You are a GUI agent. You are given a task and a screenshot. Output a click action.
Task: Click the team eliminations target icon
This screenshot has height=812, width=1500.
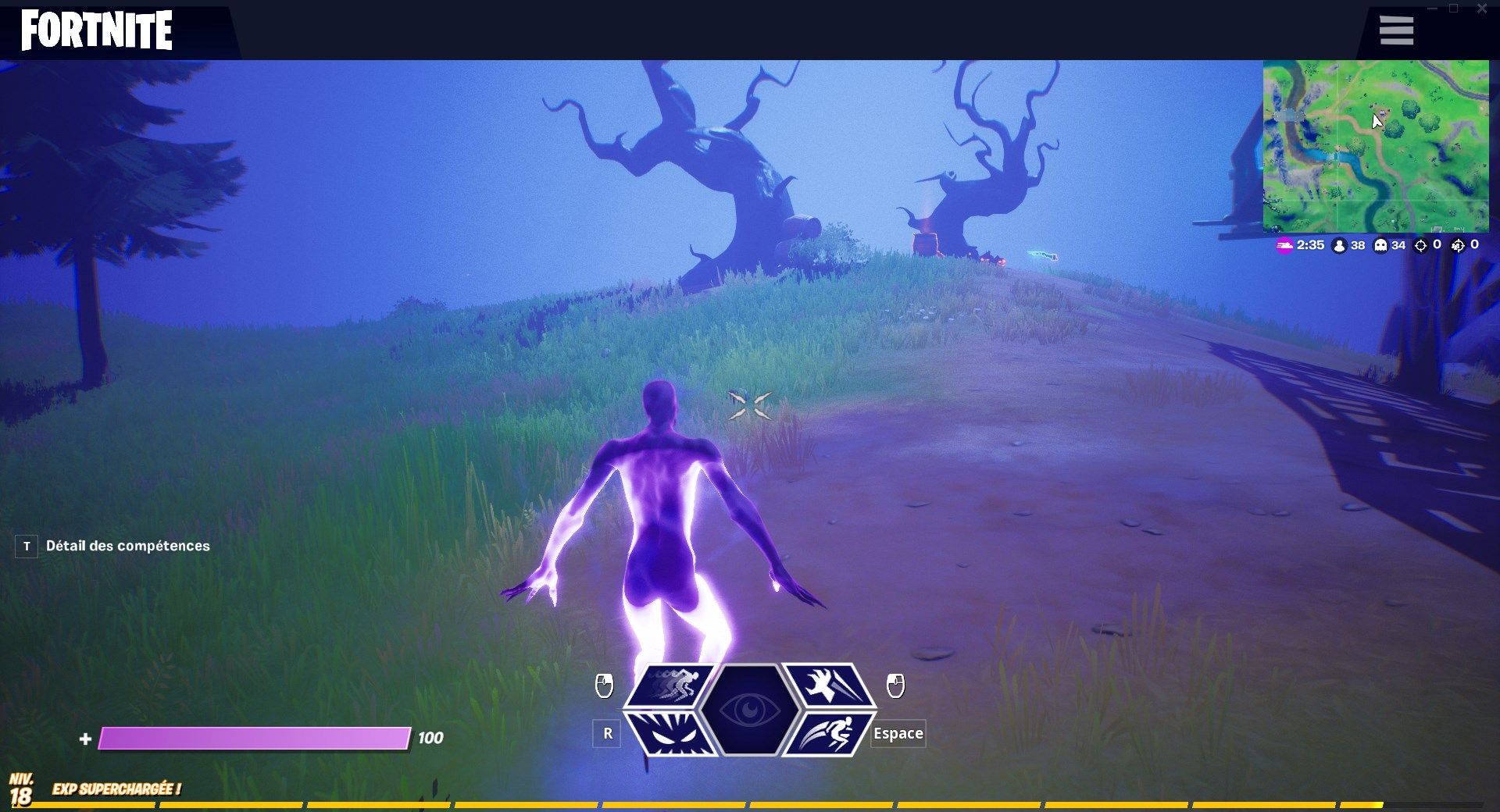point(1456,244)
